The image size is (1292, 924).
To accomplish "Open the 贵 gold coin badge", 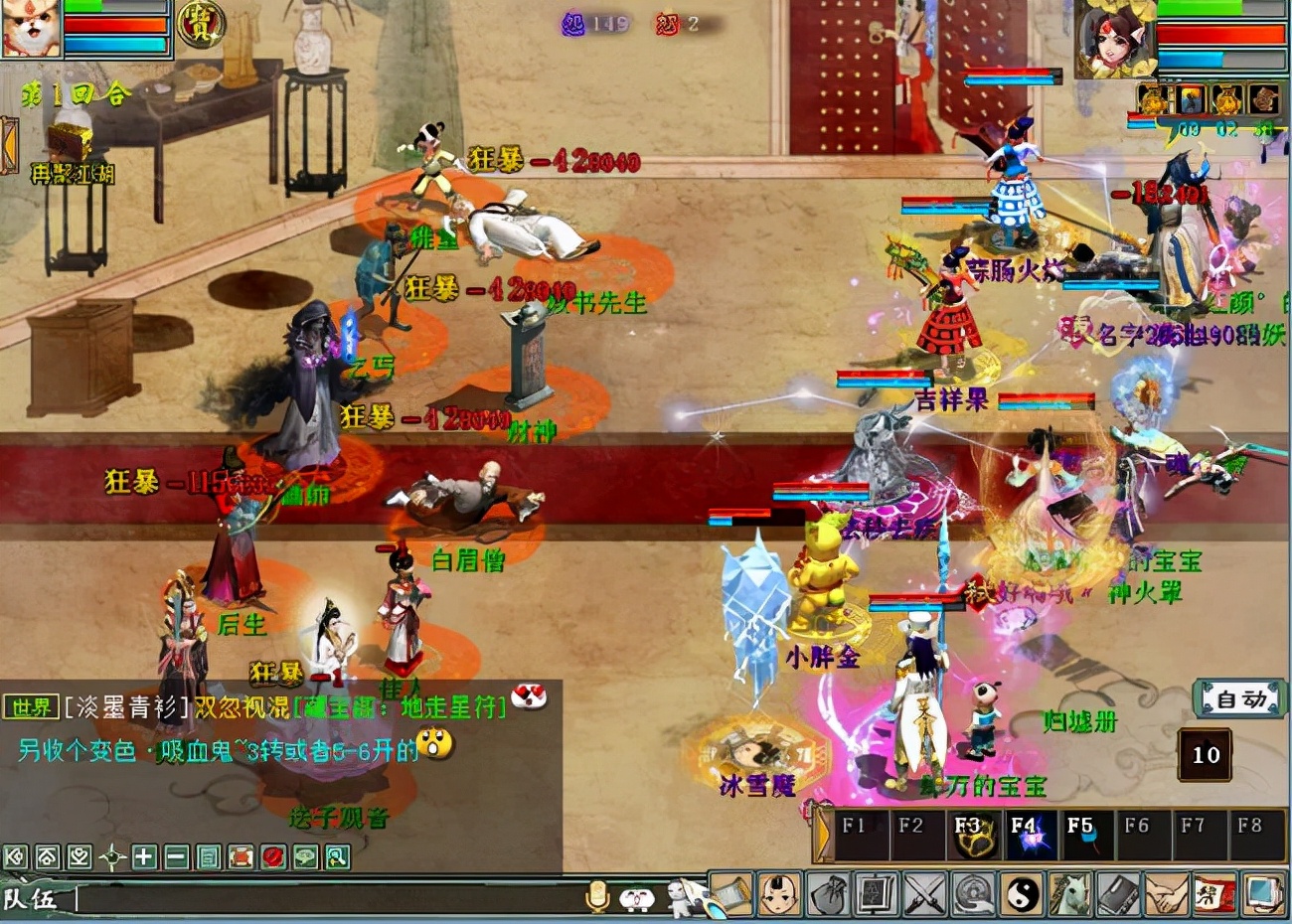I will tap(201, 24).
